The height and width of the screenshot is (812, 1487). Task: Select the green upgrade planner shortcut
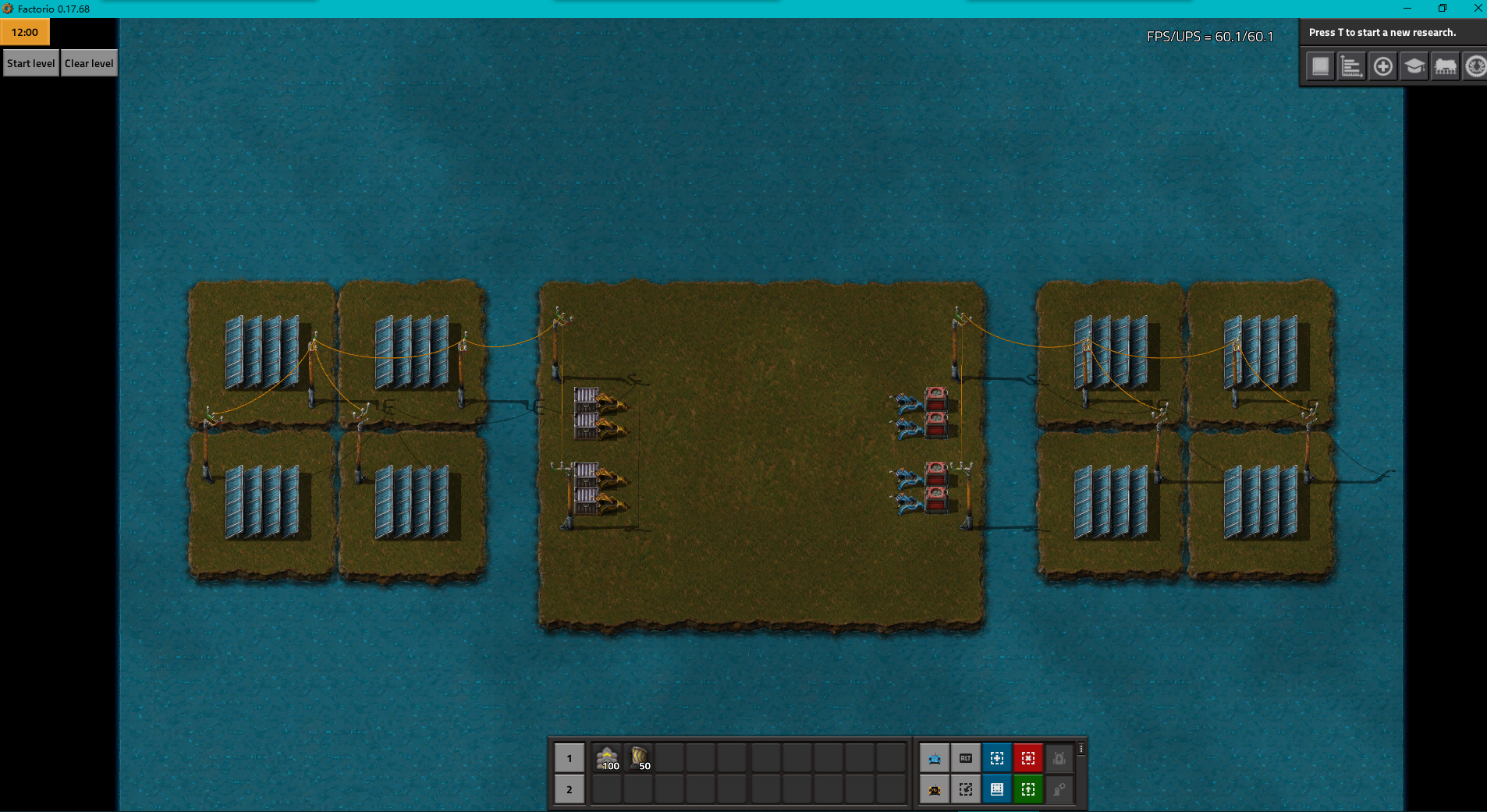pyautogui.click(x=1028, y=789)
